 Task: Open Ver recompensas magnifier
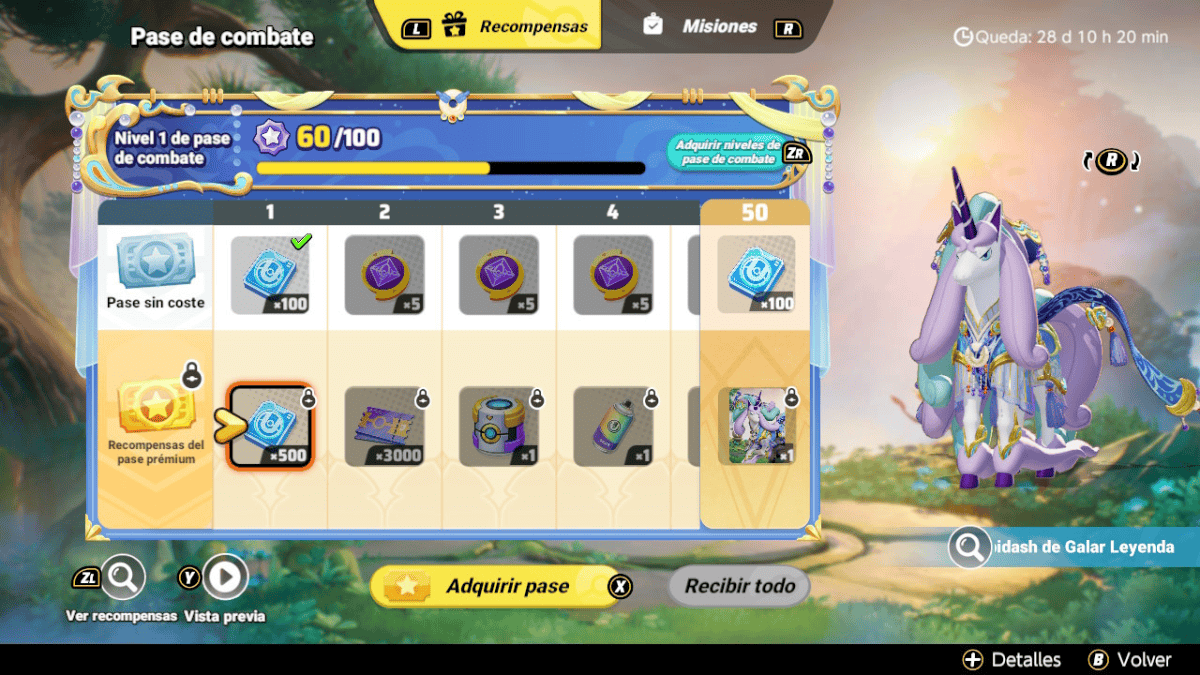(x=123, y=577)
